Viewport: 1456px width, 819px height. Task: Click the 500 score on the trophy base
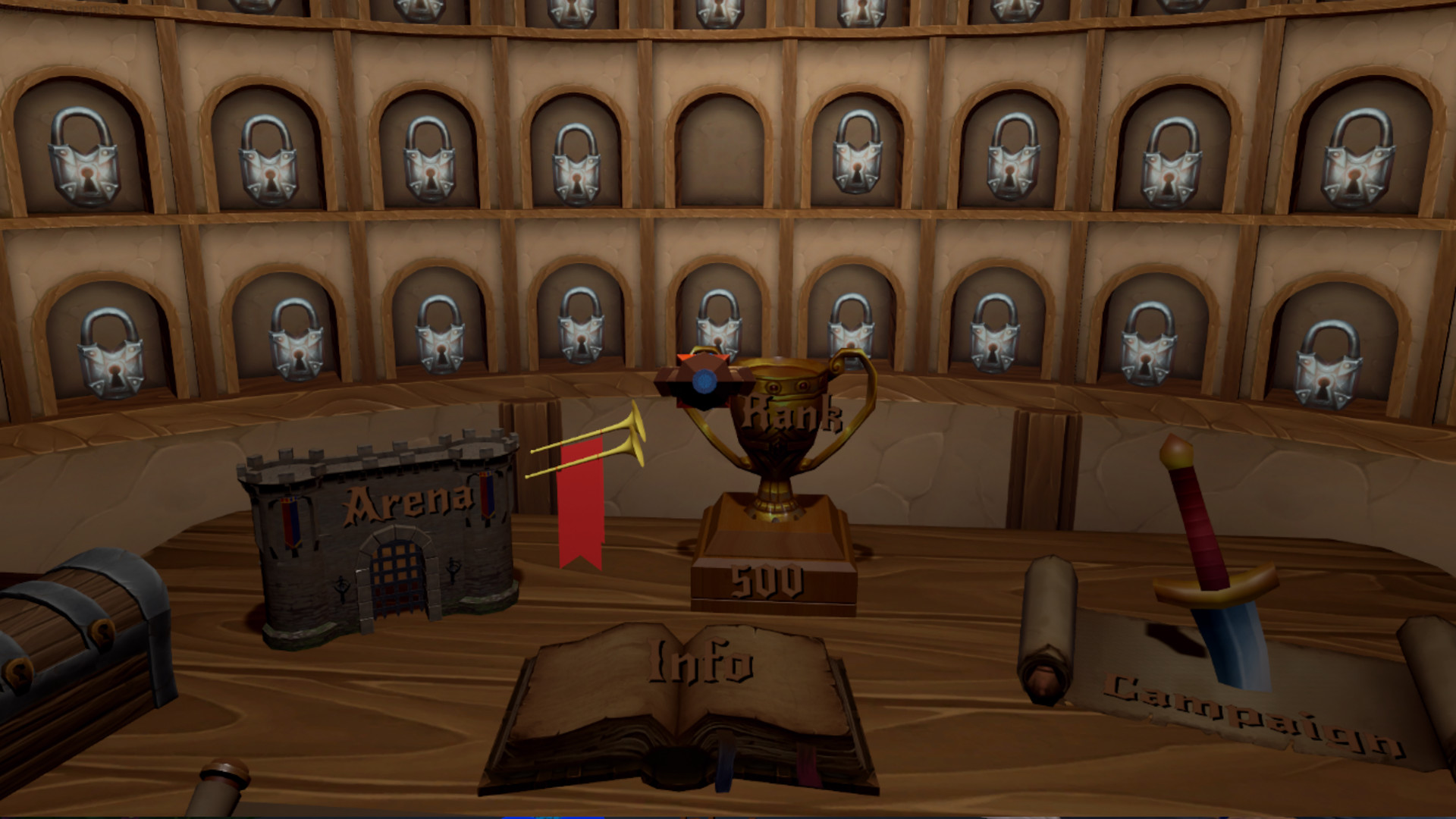pos(770,580)
